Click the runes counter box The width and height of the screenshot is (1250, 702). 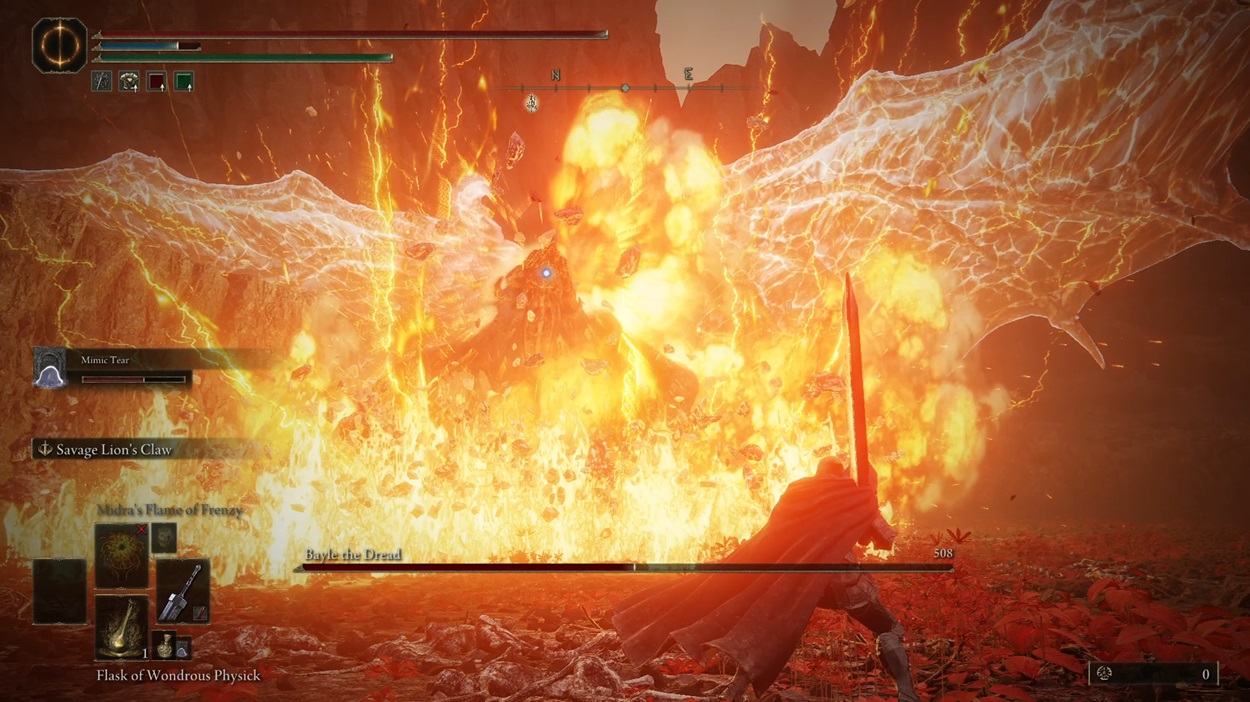coord(1152,674)
